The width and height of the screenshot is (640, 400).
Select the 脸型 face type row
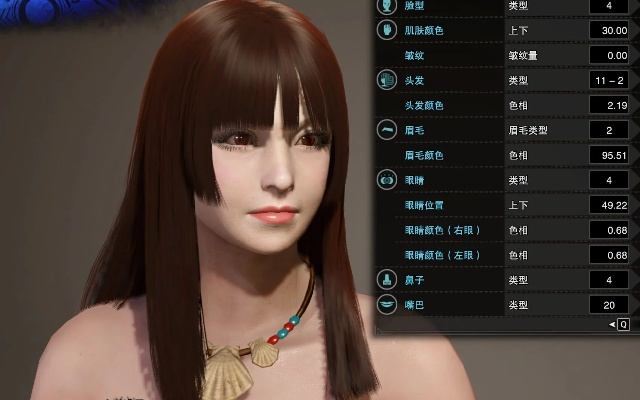416,6
